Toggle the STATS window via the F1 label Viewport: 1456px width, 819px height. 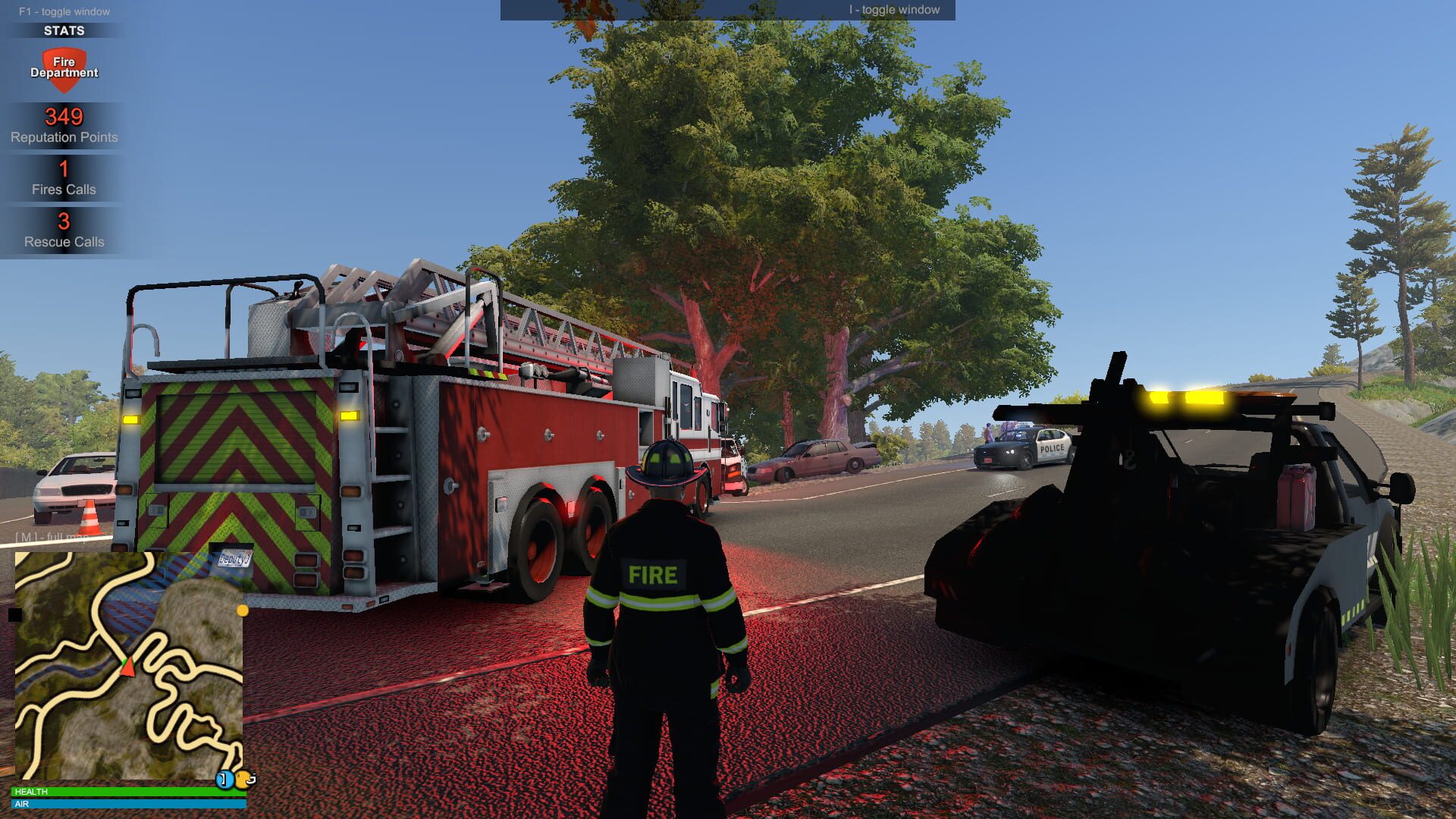[64, 11]
